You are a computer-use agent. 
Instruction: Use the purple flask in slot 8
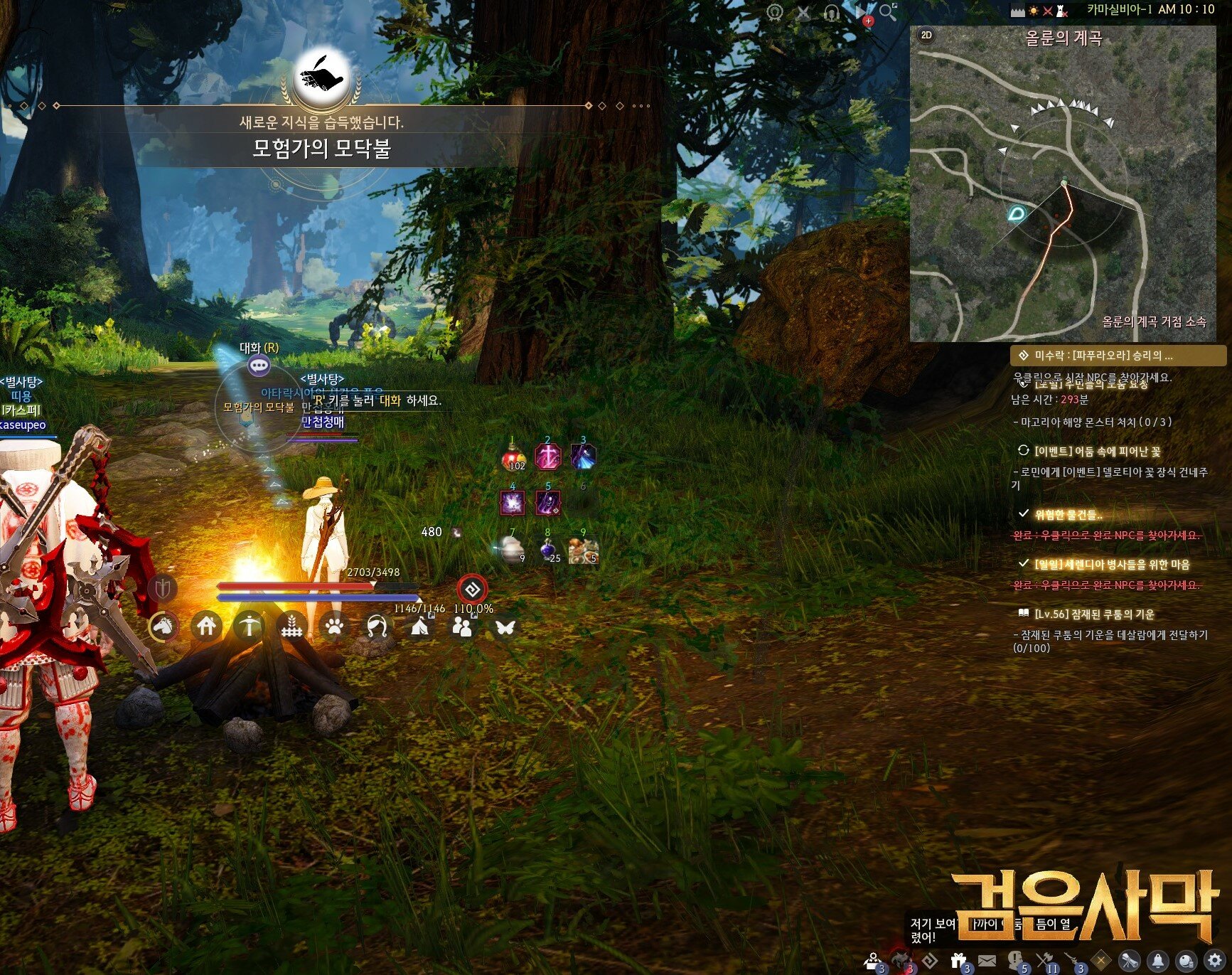point(548,550)
